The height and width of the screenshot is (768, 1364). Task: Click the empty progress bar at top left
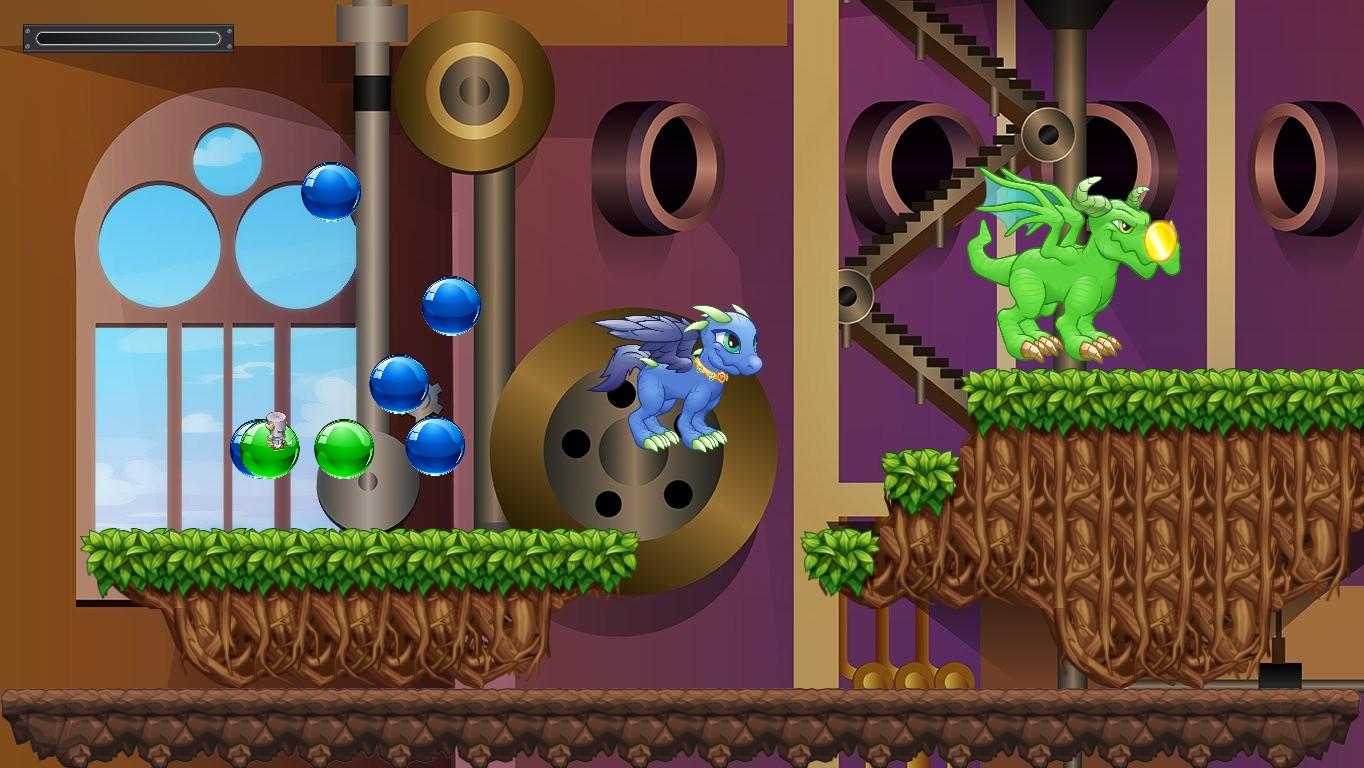pyautogui.click(x=128, y=37)
